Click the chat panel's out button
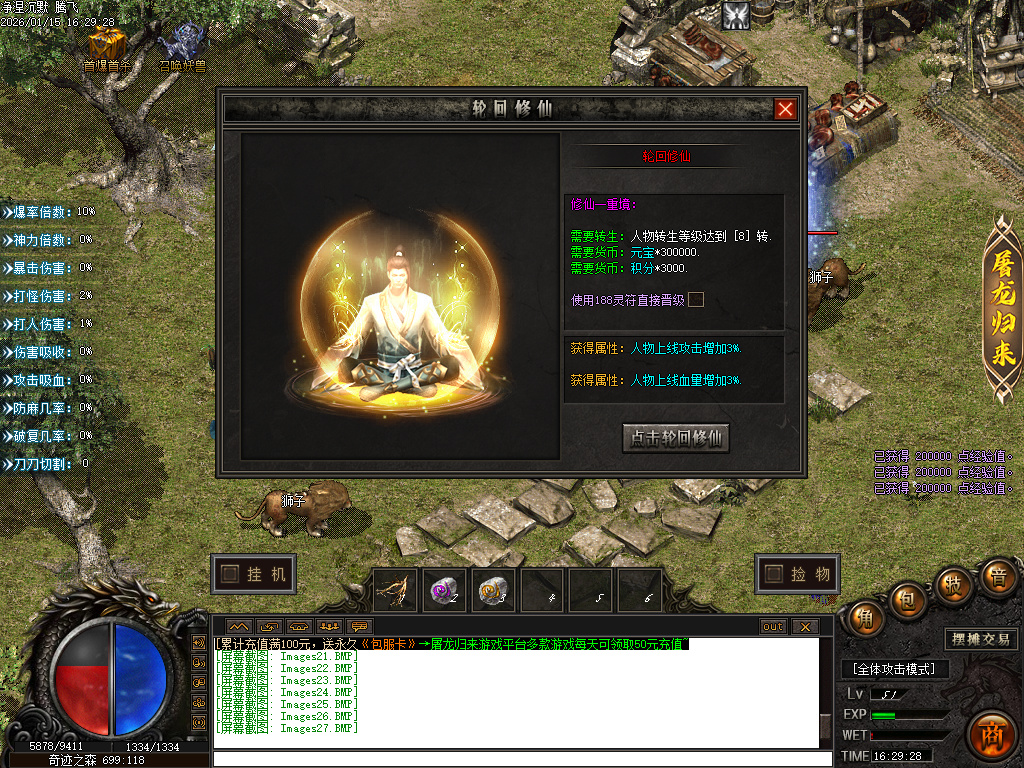 point(773,627)
